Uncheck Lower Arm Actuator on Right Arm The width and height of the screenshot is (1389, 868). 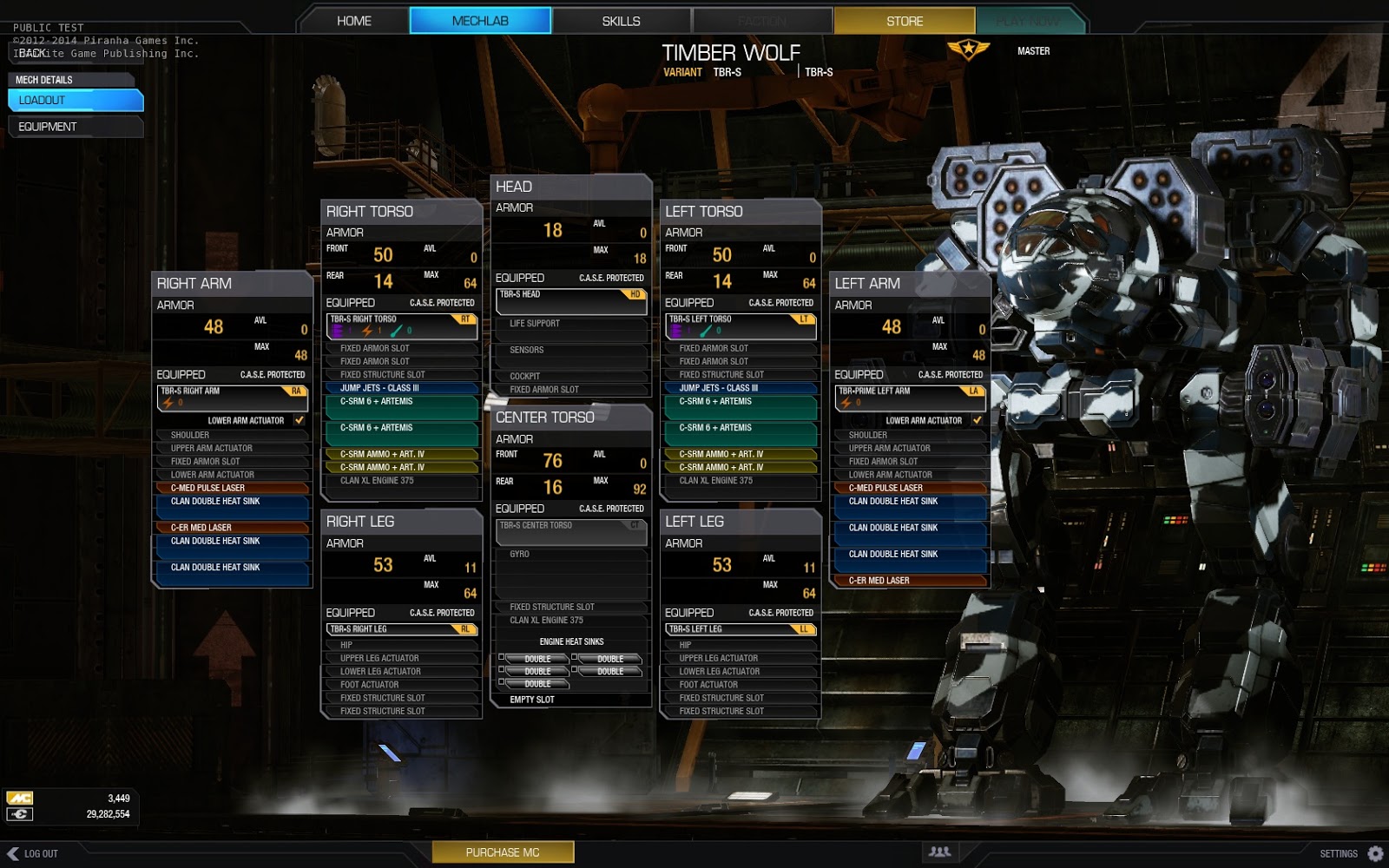pos(300,420)
